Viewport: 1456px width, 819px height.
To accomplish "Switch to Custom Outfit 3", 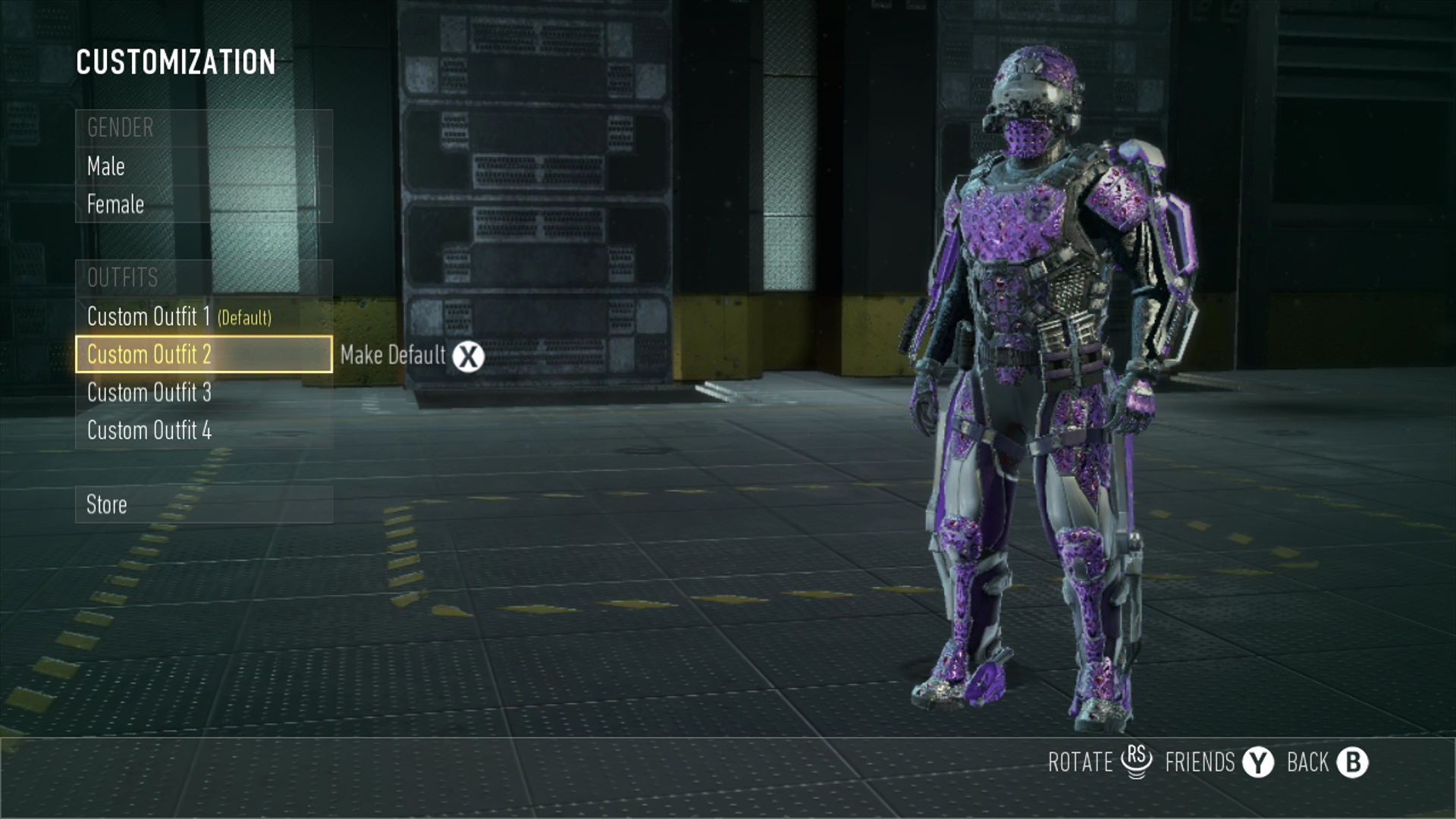I will [x=149, y=393].
